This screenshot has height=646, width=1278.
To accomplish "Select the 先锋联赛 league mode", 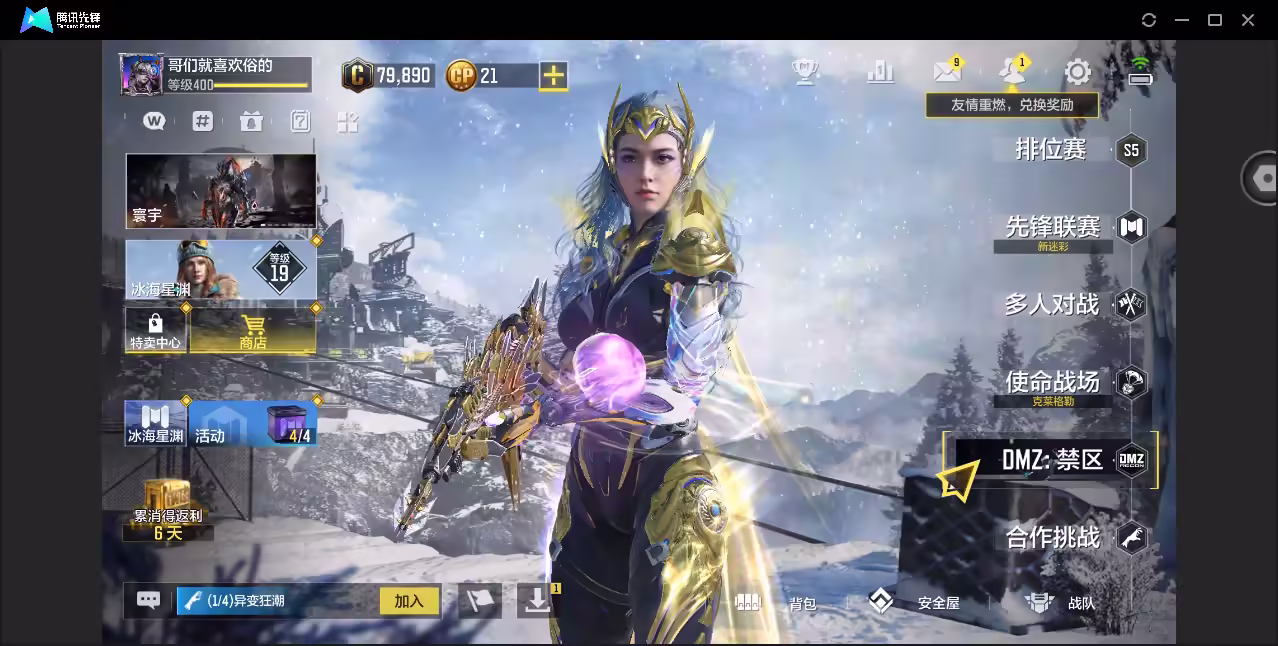I will [1053, 227].
